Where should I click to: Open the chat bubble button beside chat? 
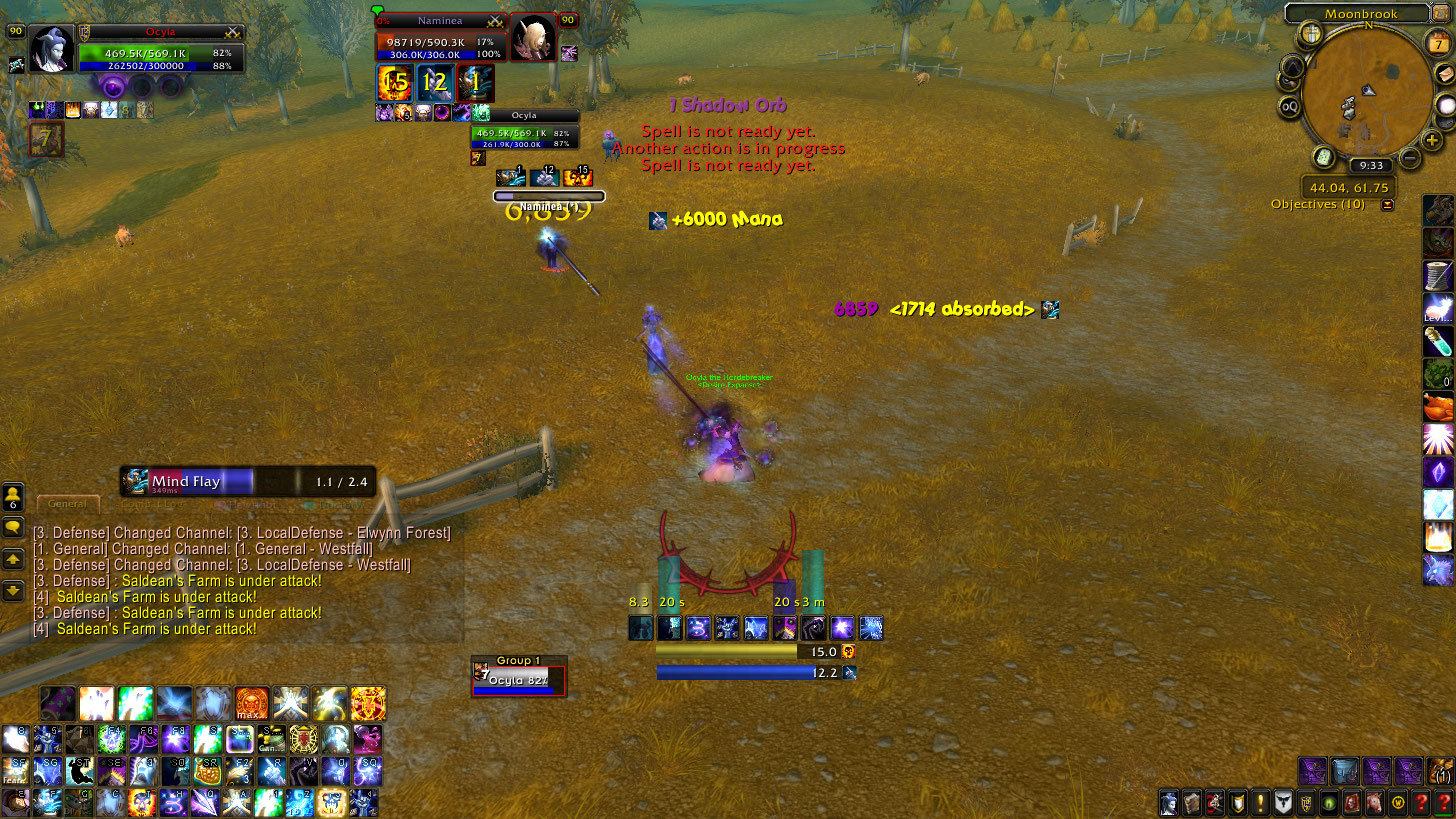pos(13,526)
